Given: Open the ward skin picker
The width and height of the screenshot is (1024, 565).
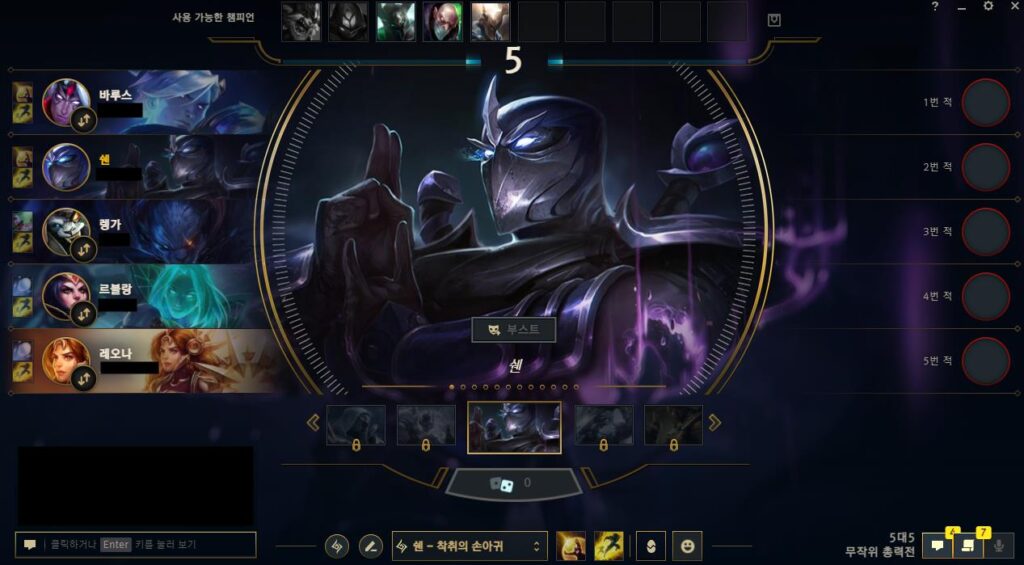Looking at the screenshot, I should click(x=649, y=546).
